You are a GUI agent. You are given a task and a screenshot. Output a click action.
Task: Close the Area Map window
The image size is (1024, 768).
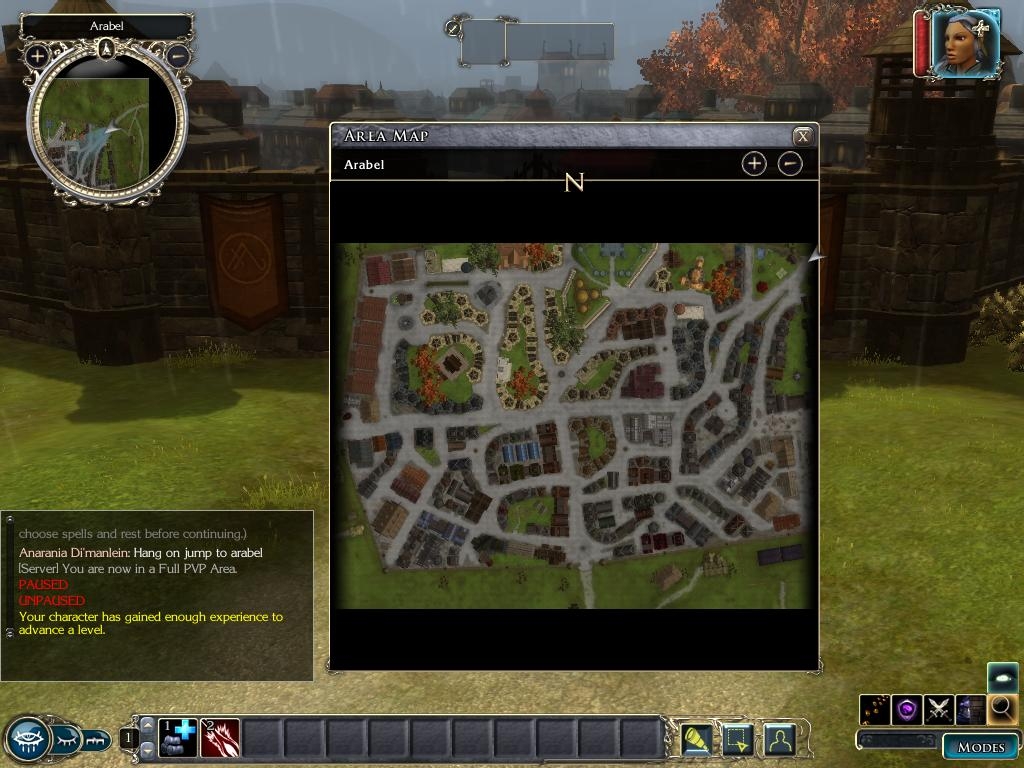(802, 136)
